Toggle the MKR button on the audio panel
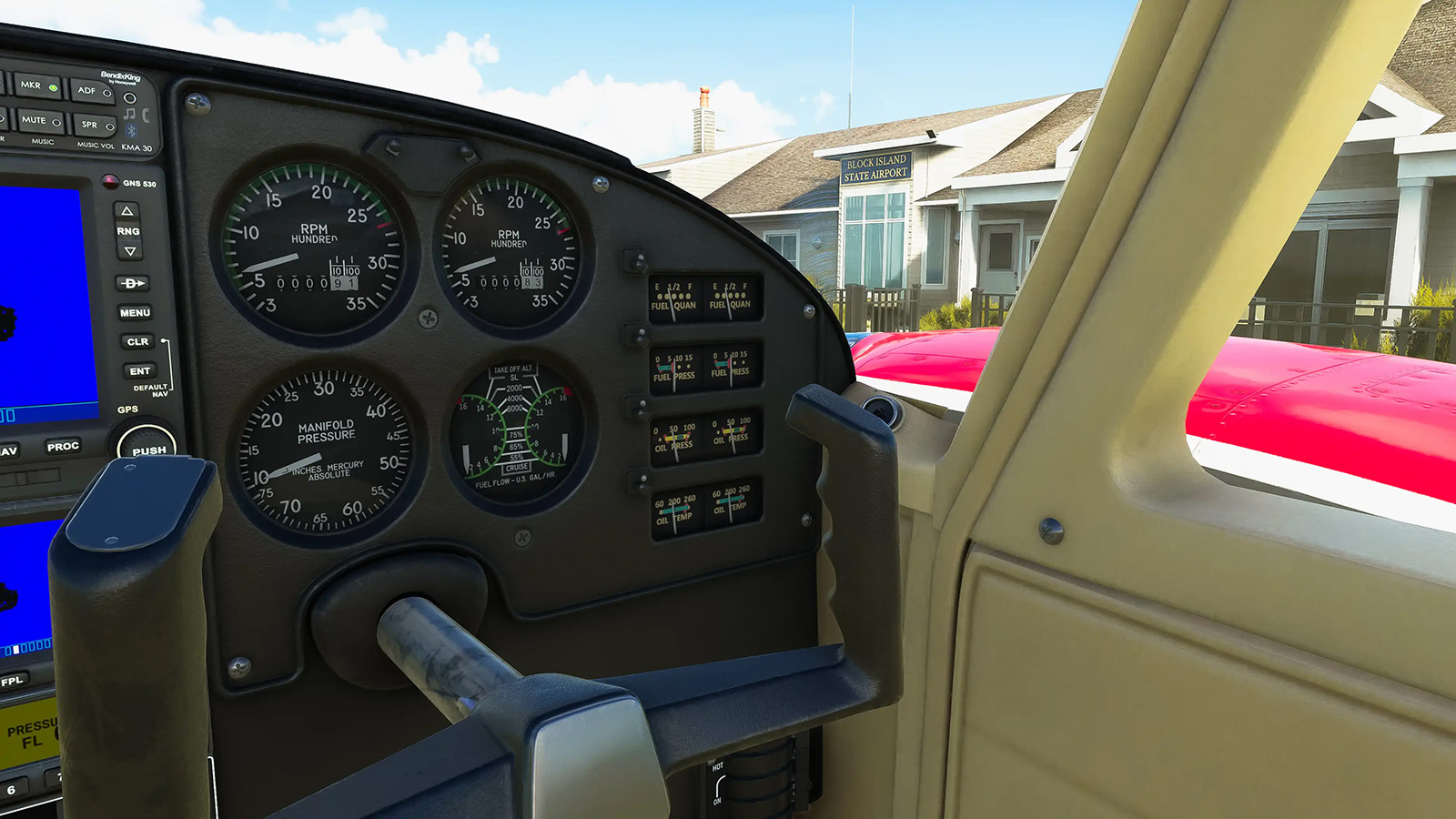The height and width of the screenshot is (819, 1456). coord(36,86)
